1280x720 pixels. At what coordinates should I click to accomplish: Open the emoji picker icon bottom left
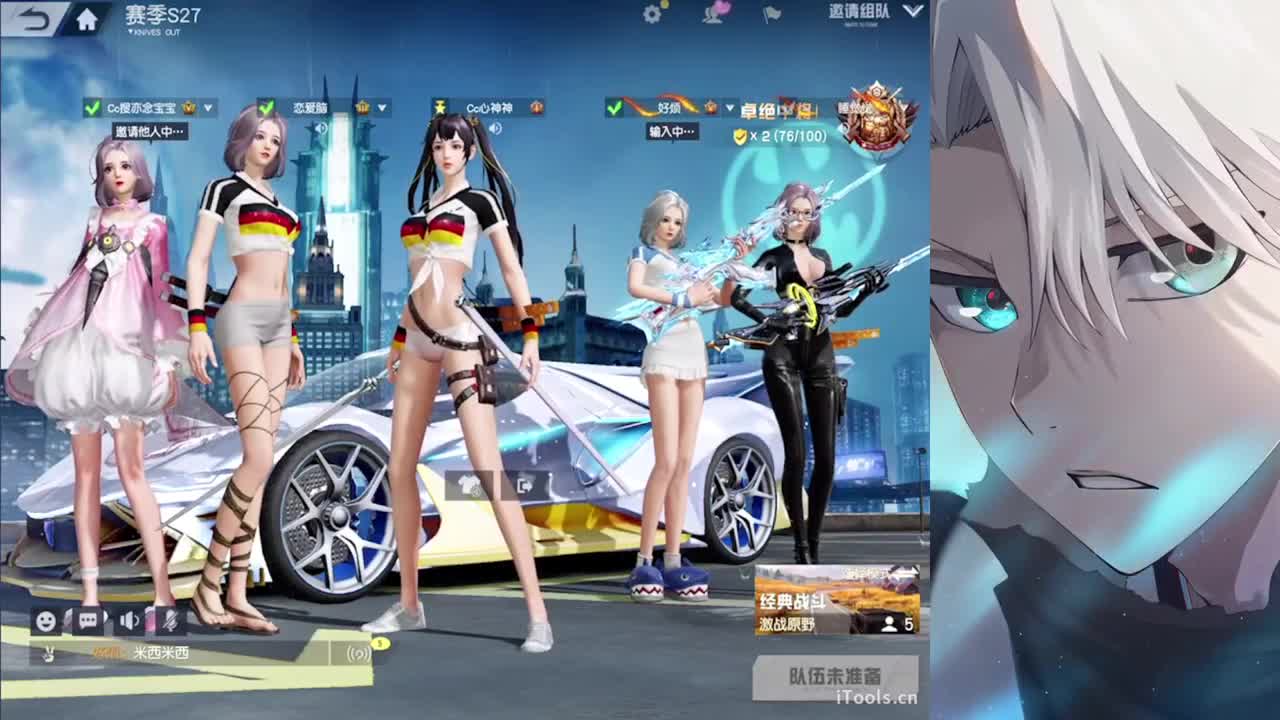pos(45,620)
